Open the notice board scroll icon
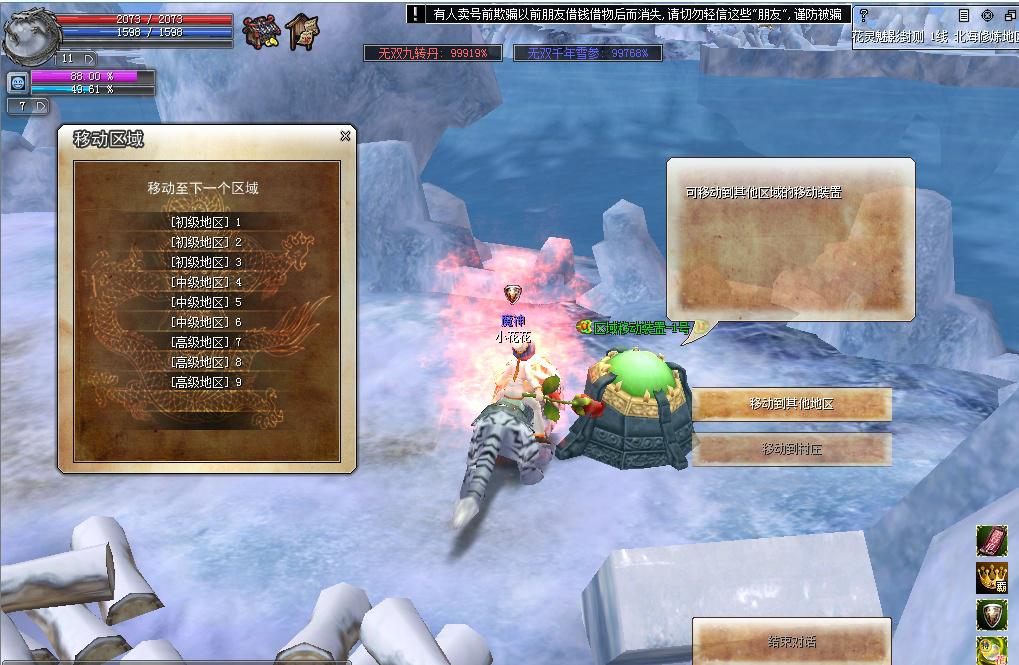The width and height of the screenshot is (1019, 665). (x=303, y=33)
